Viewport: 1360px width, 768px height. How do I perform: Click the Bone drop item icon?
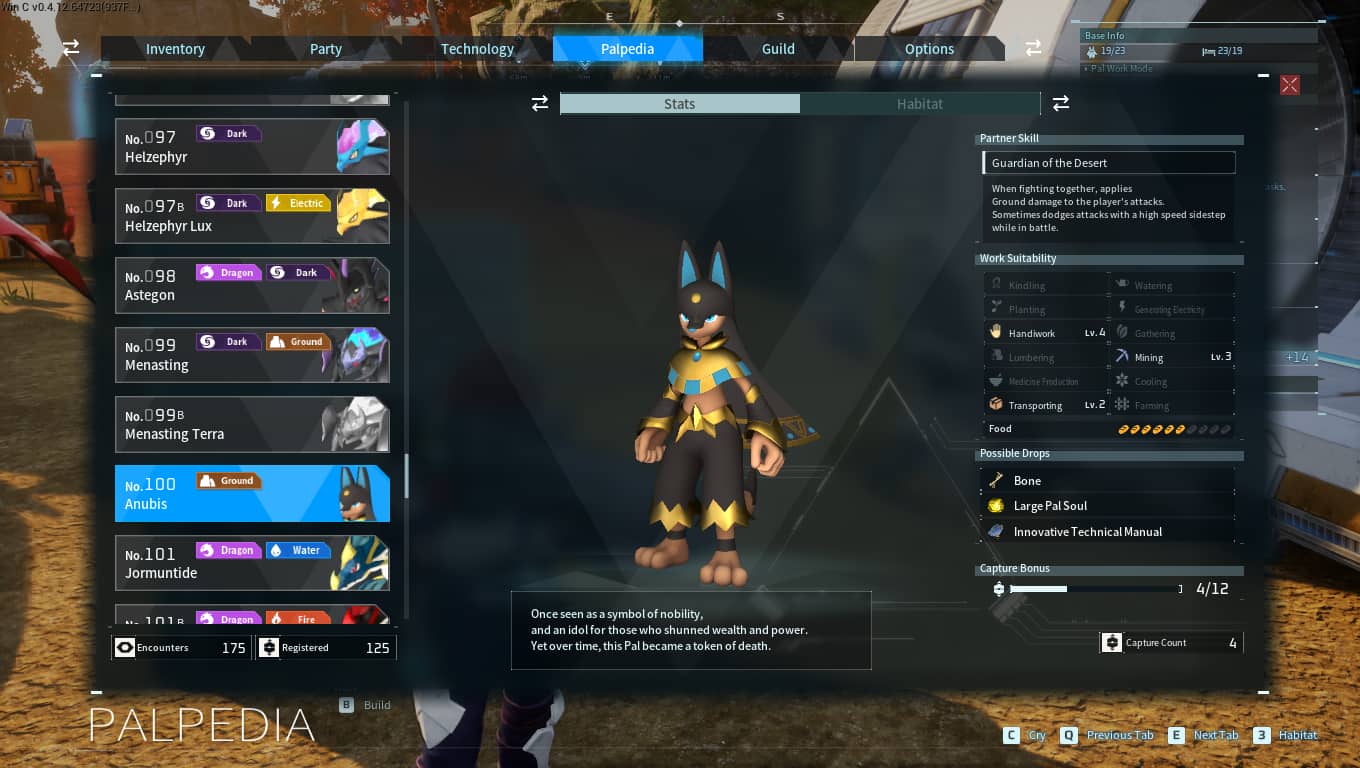coord(996,480)
